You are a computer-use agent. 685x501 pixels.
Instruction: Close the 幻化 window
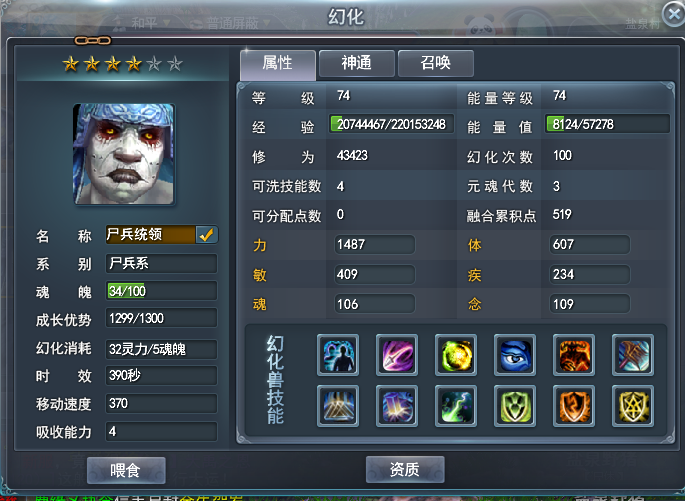673,14
